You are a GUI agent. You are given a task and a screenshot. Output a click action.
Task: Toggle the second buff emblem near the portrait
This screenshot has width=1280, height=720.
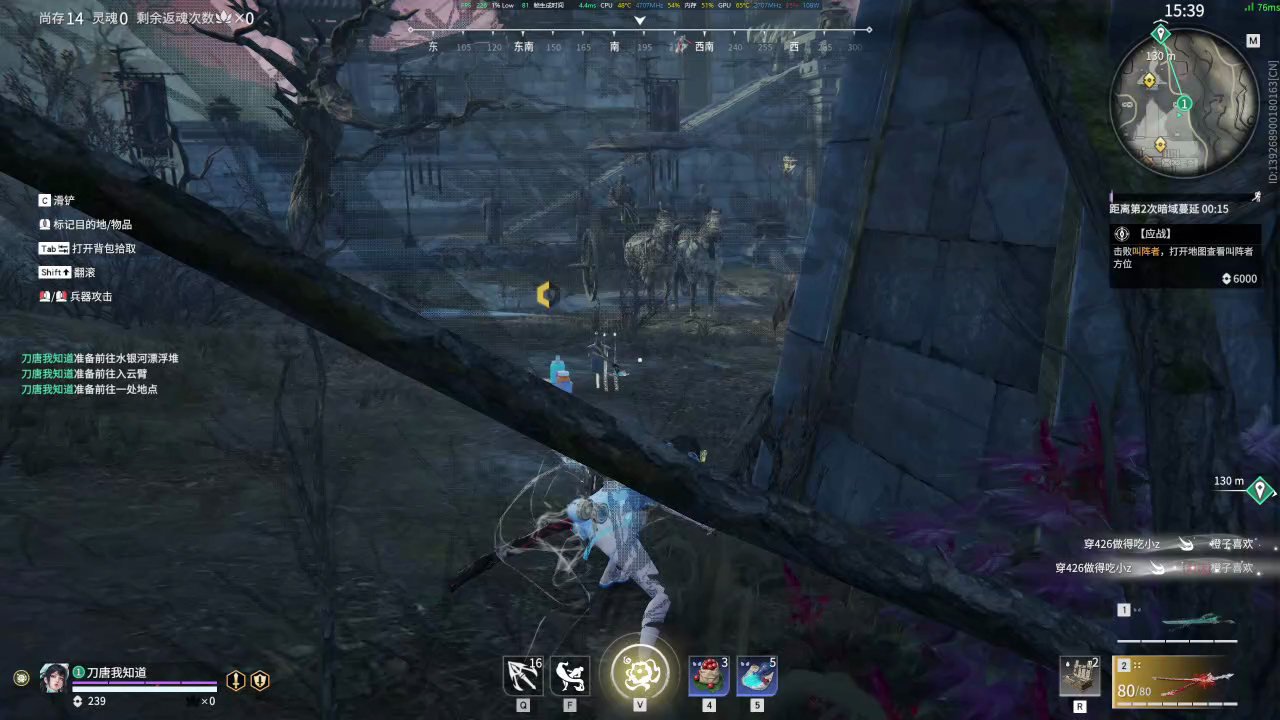(259, 680)
